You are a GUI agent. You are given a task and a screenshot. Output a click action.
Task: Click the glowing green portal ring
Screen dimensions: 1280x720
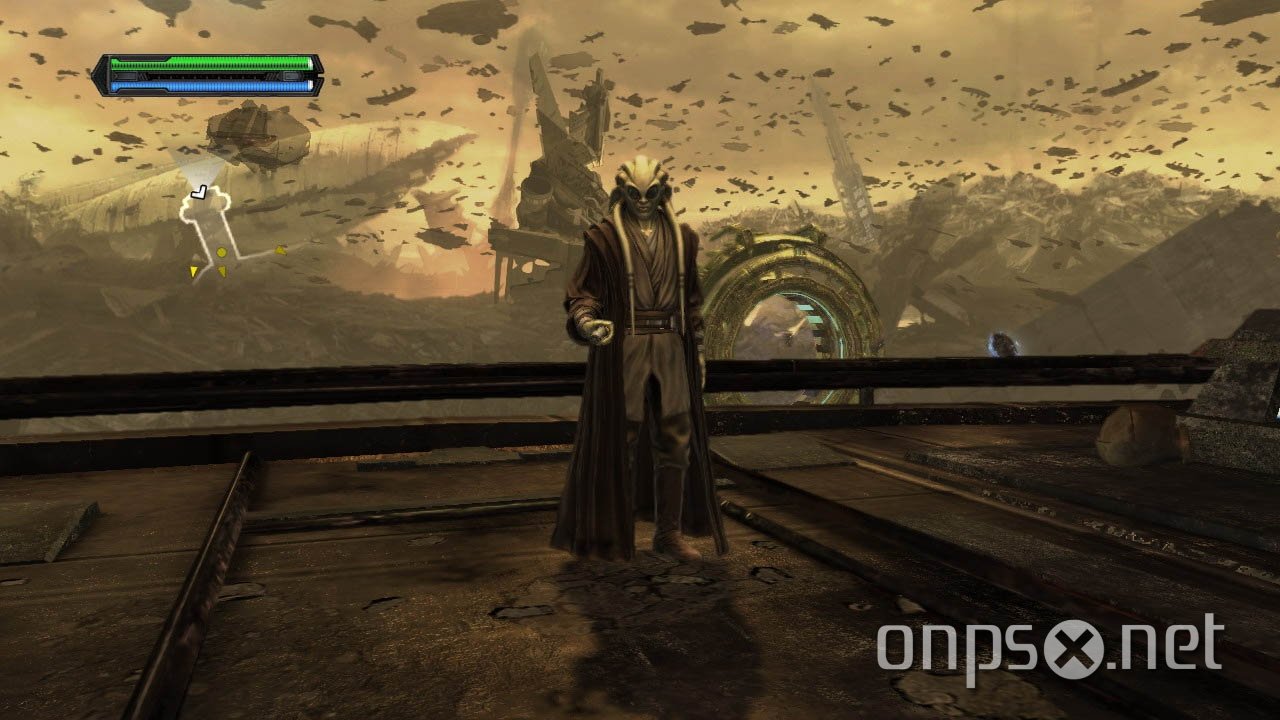(x=790, y=295)
